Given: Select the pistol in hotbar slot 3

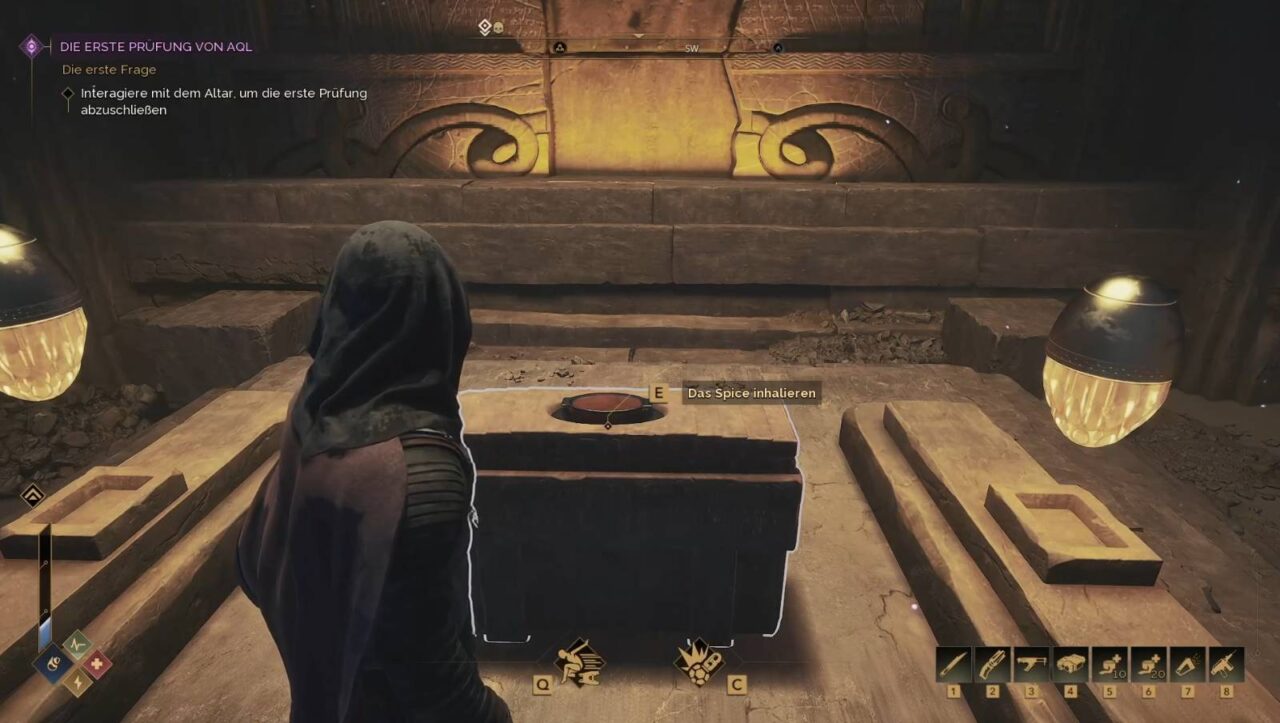Looking at the screenshot, I should point(1031,665).
